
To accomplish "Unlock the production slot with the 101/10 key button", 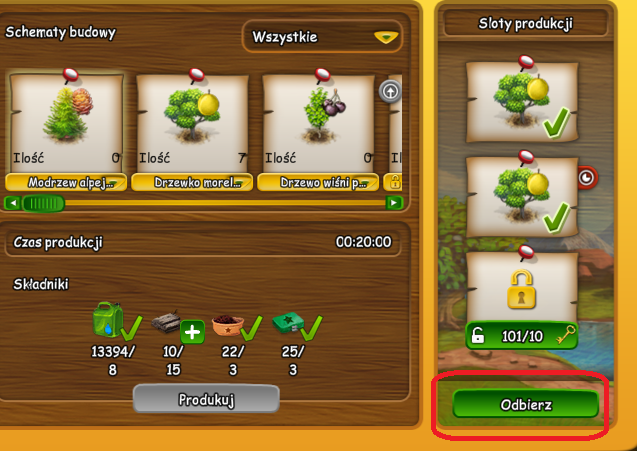I will click(x=521, y=335).
